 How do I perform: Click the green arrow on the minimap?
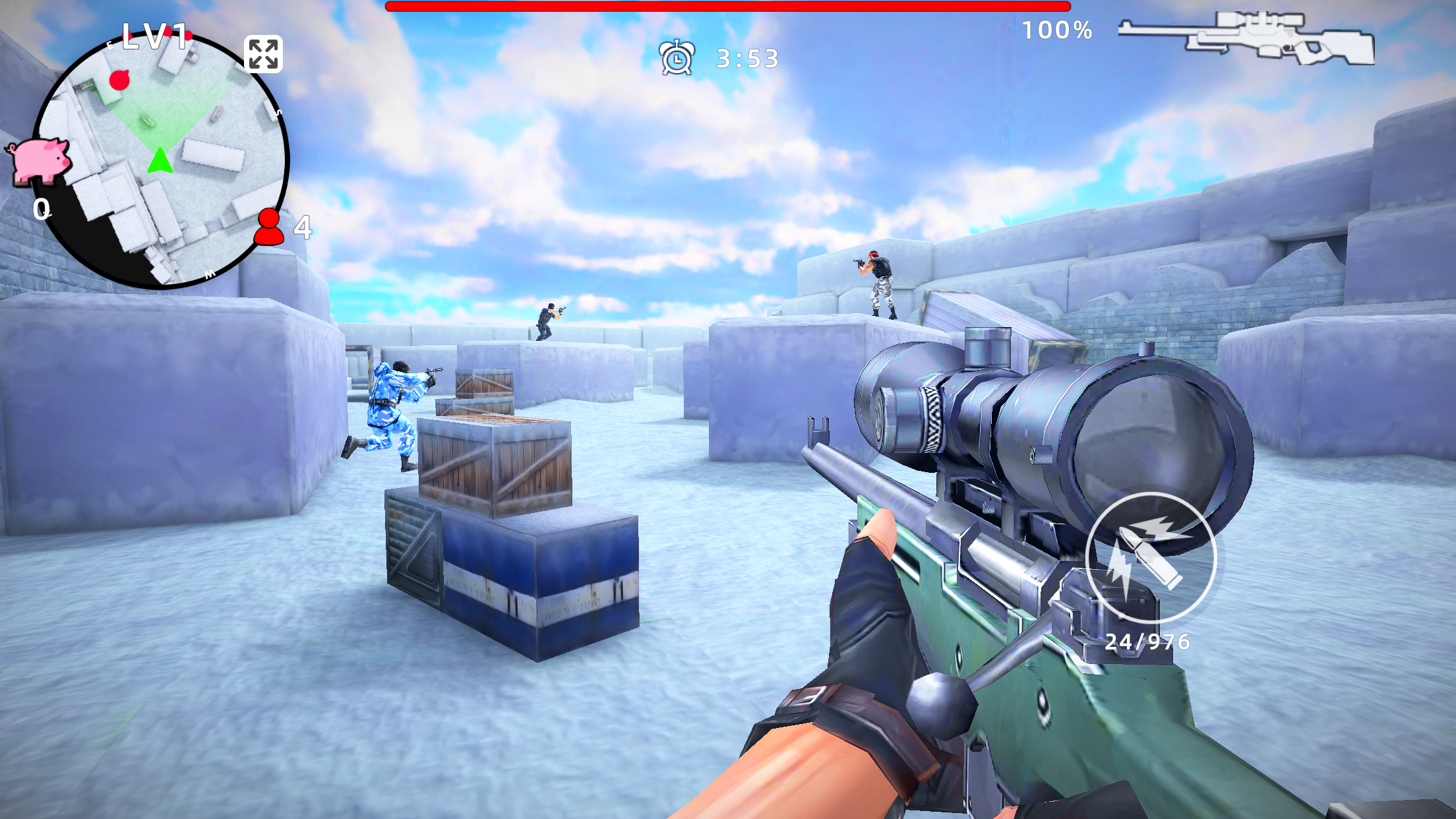tap(160, 160)
